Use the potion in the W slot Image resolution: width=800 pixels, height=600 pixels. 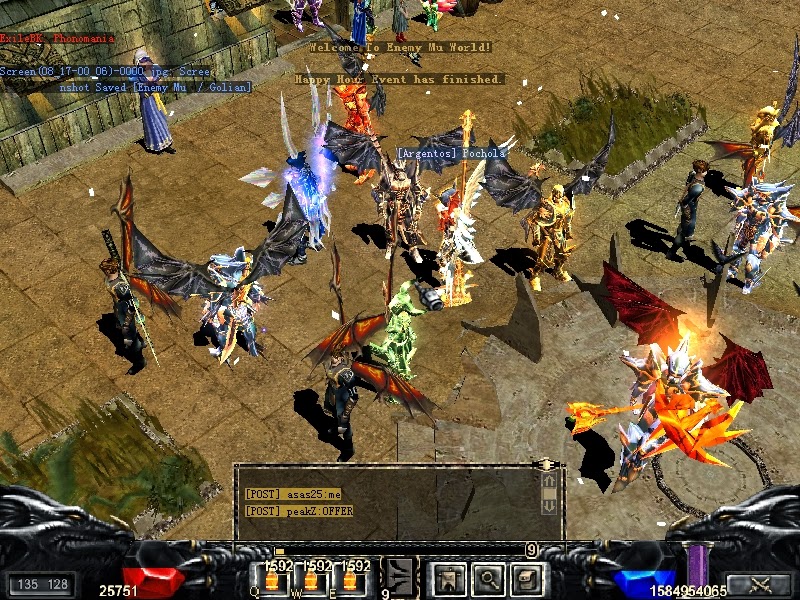(311, 579)
